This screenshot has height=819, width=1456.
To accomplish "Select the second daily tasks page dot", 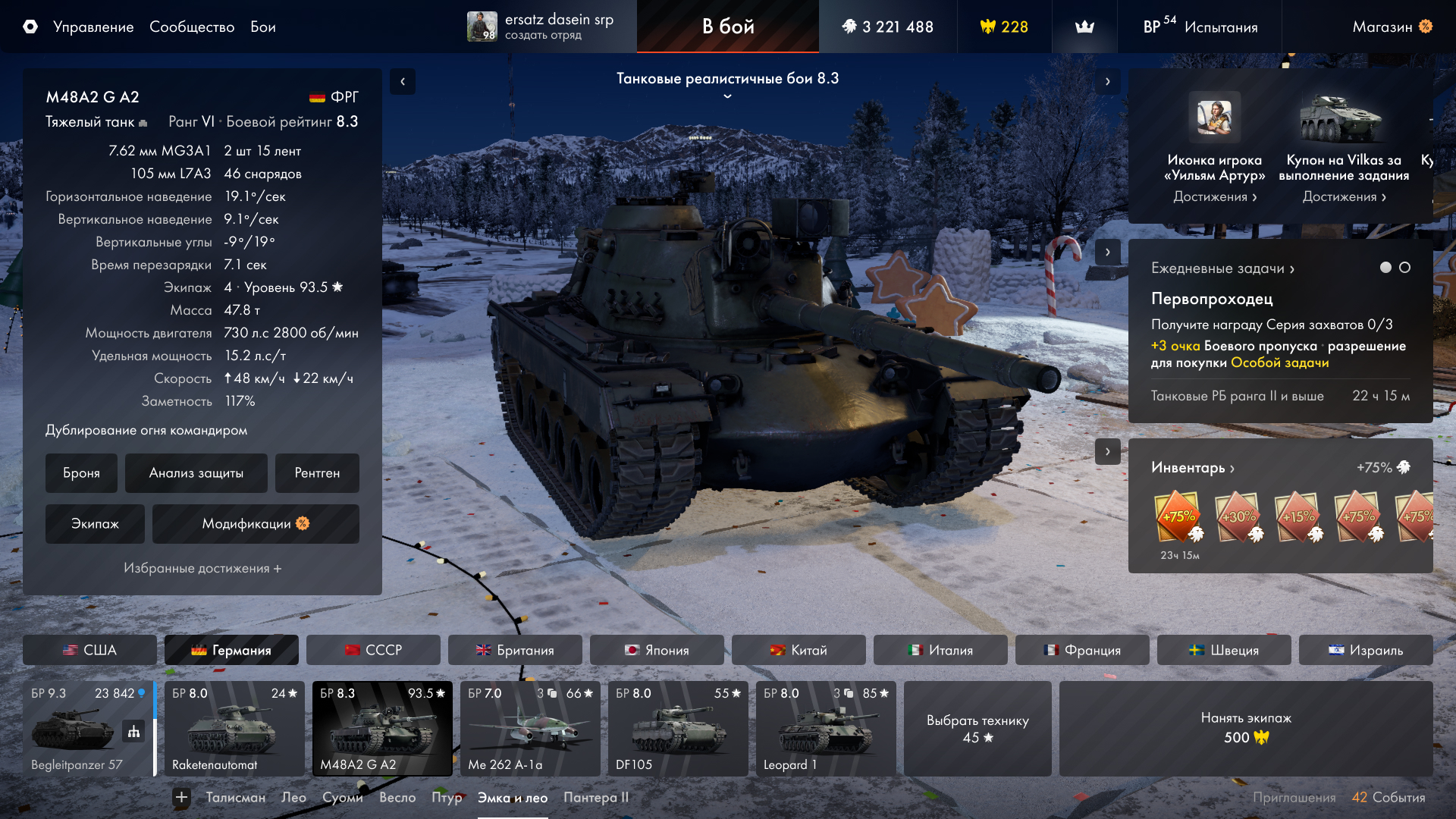I will point(1406,268).
